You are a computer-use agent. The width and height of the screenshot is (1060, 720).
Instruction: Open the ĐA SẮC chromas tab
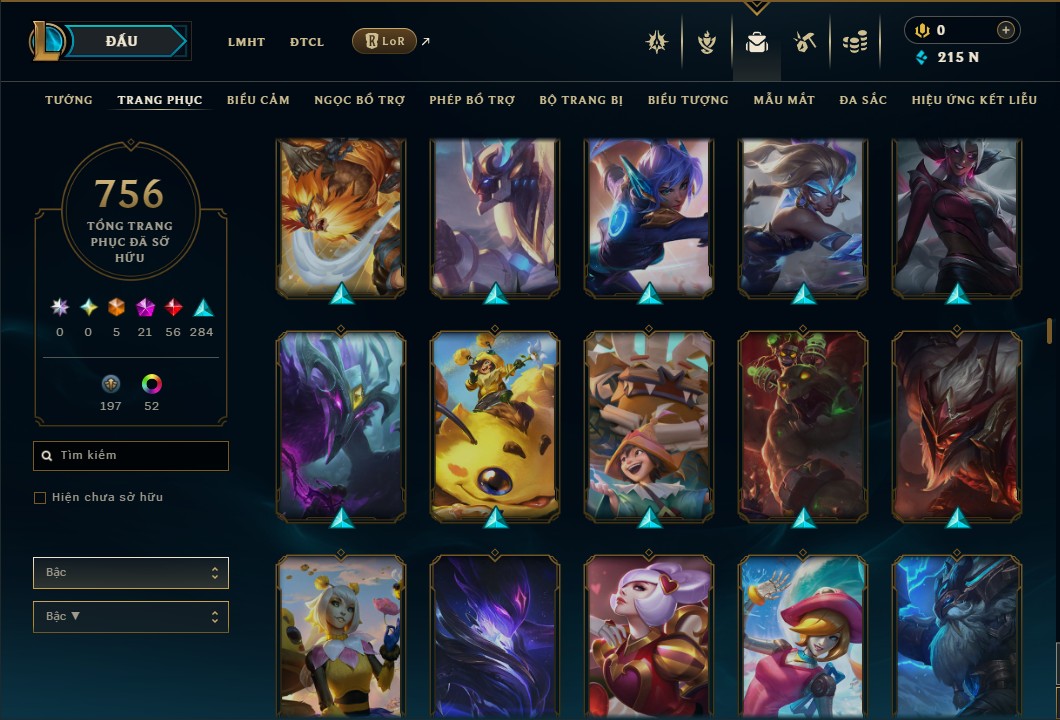point(863,100)
